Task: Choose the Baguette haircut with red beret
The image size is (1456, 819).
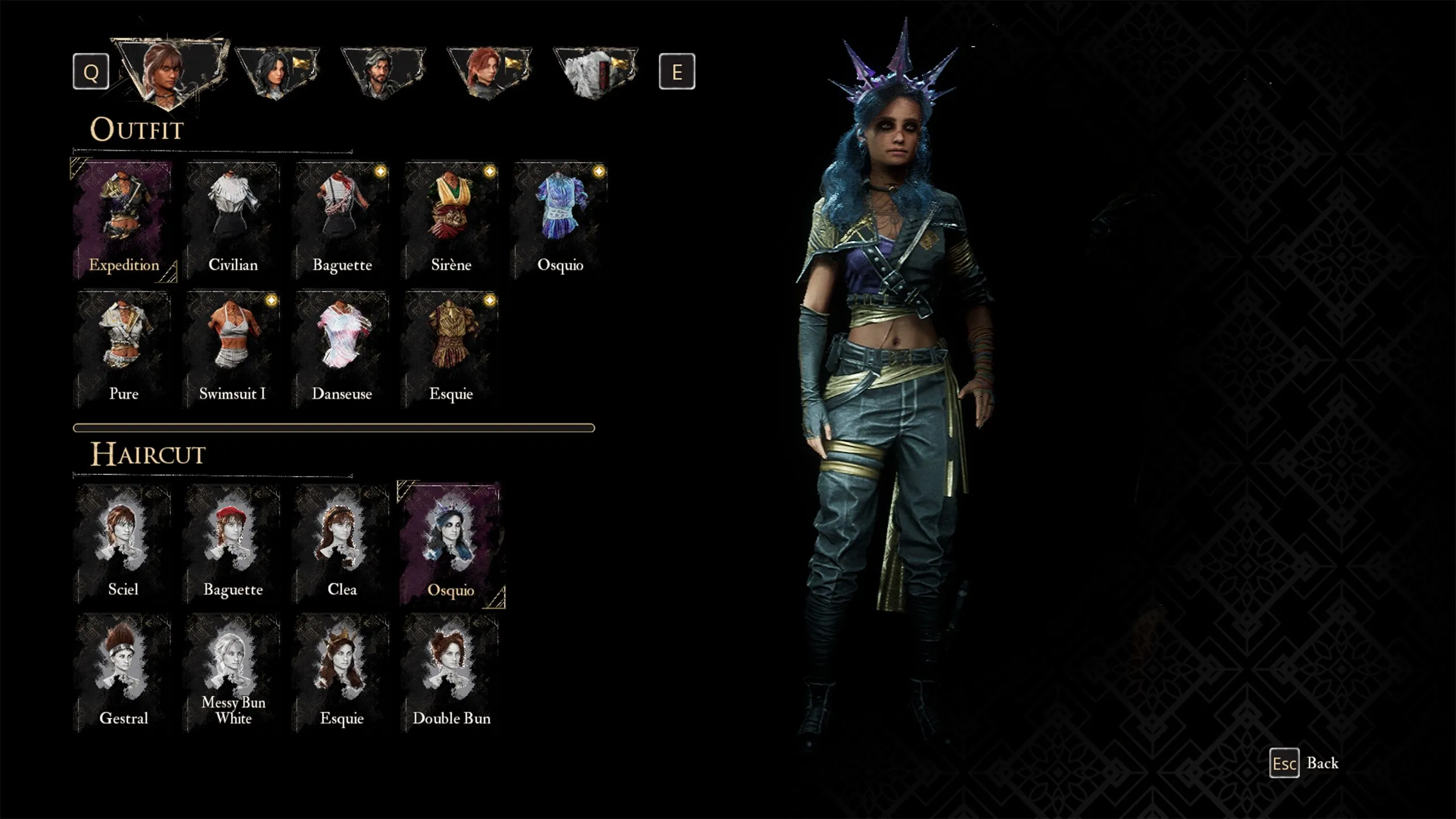Action: pyautogui.click(x=233, y=544)
